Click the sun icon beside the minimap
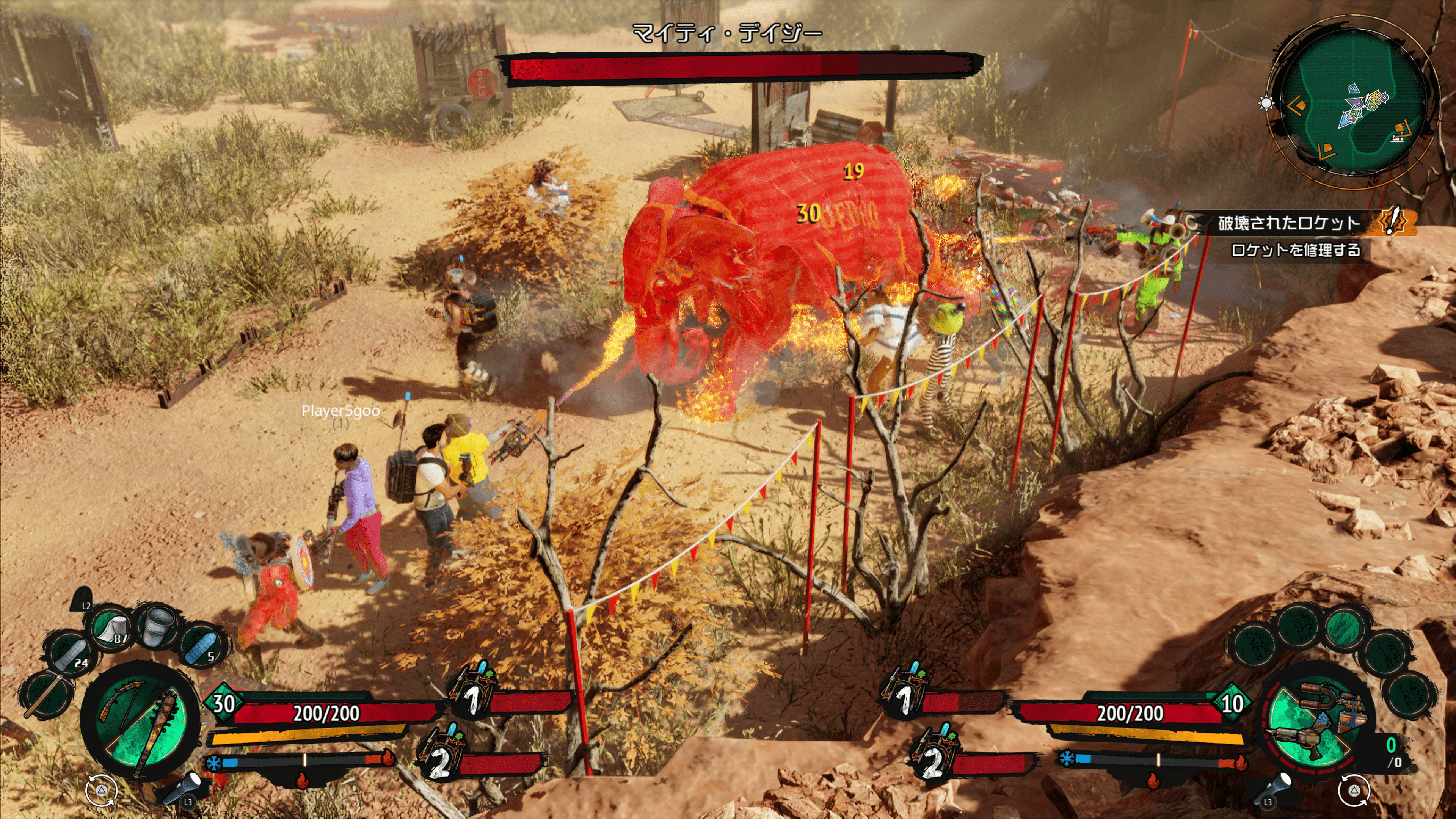The width and height of the screenshot is (1456, 819). point(1266,103)
